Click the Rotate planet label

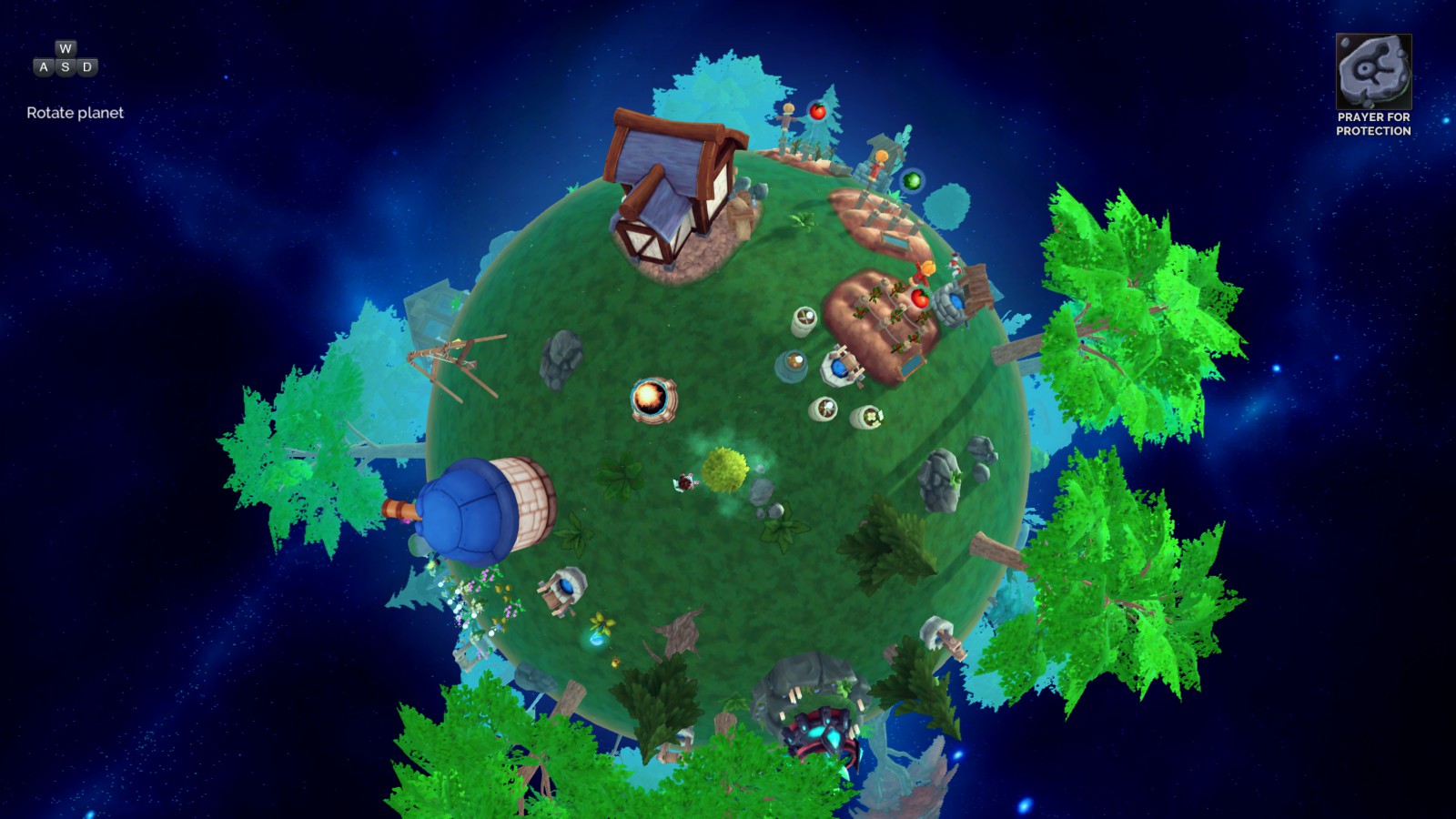pyautogui.click(x=75, y=115)
